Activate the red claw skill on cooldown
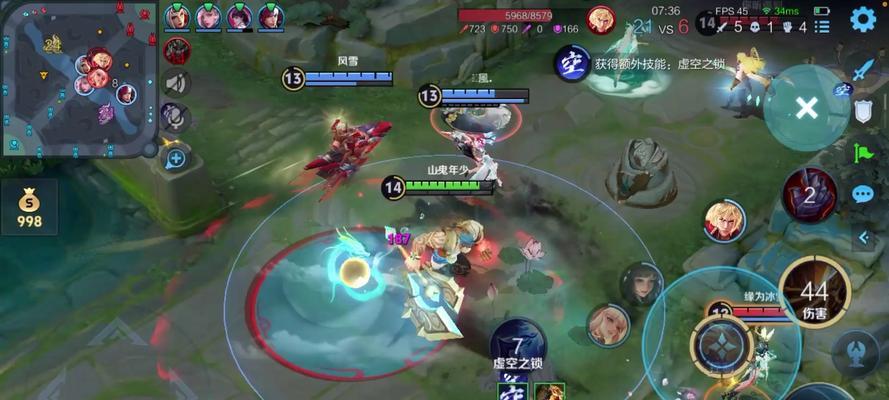 809,195
